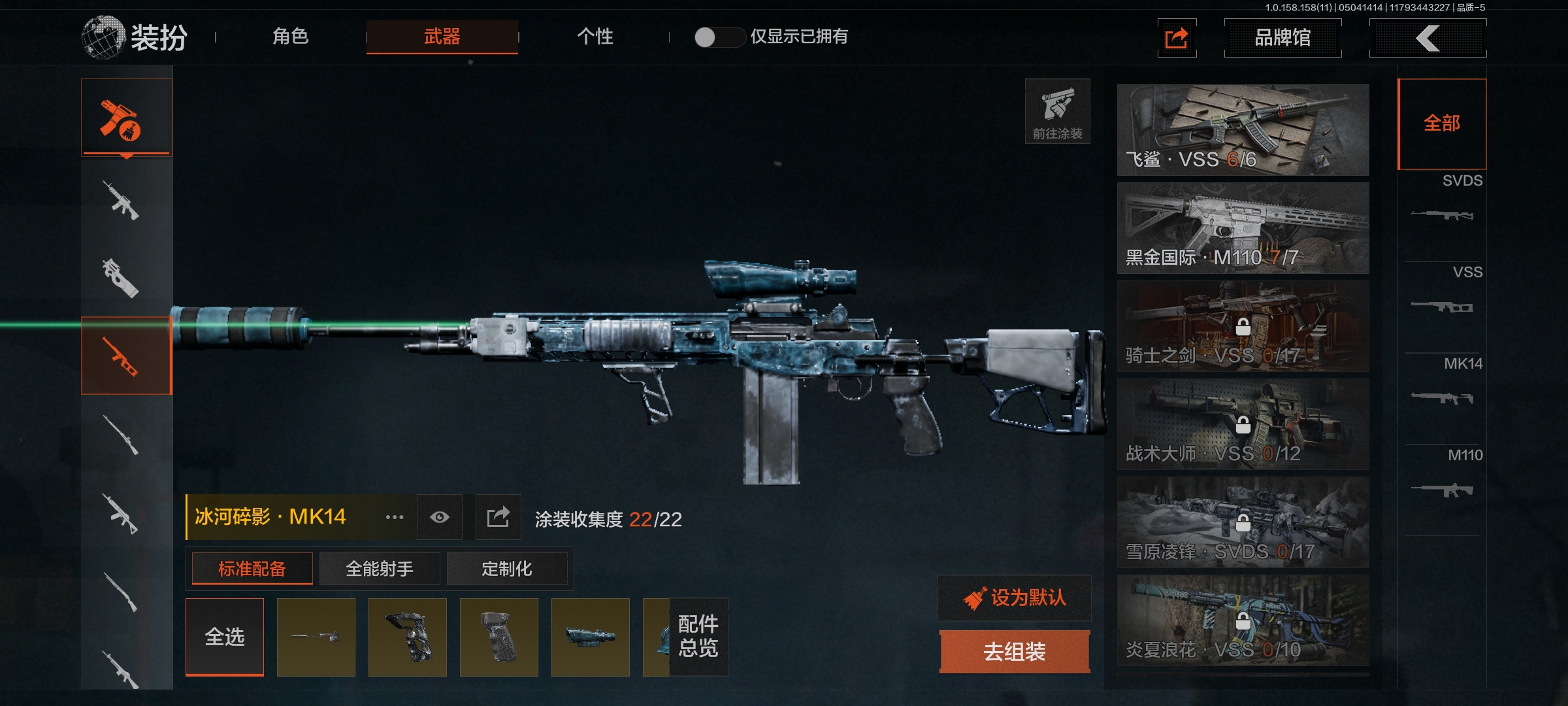Select the 飞鲨 · VSS skin
The width and height of the screenshot is (1568, 706).
coord(1243,129)
